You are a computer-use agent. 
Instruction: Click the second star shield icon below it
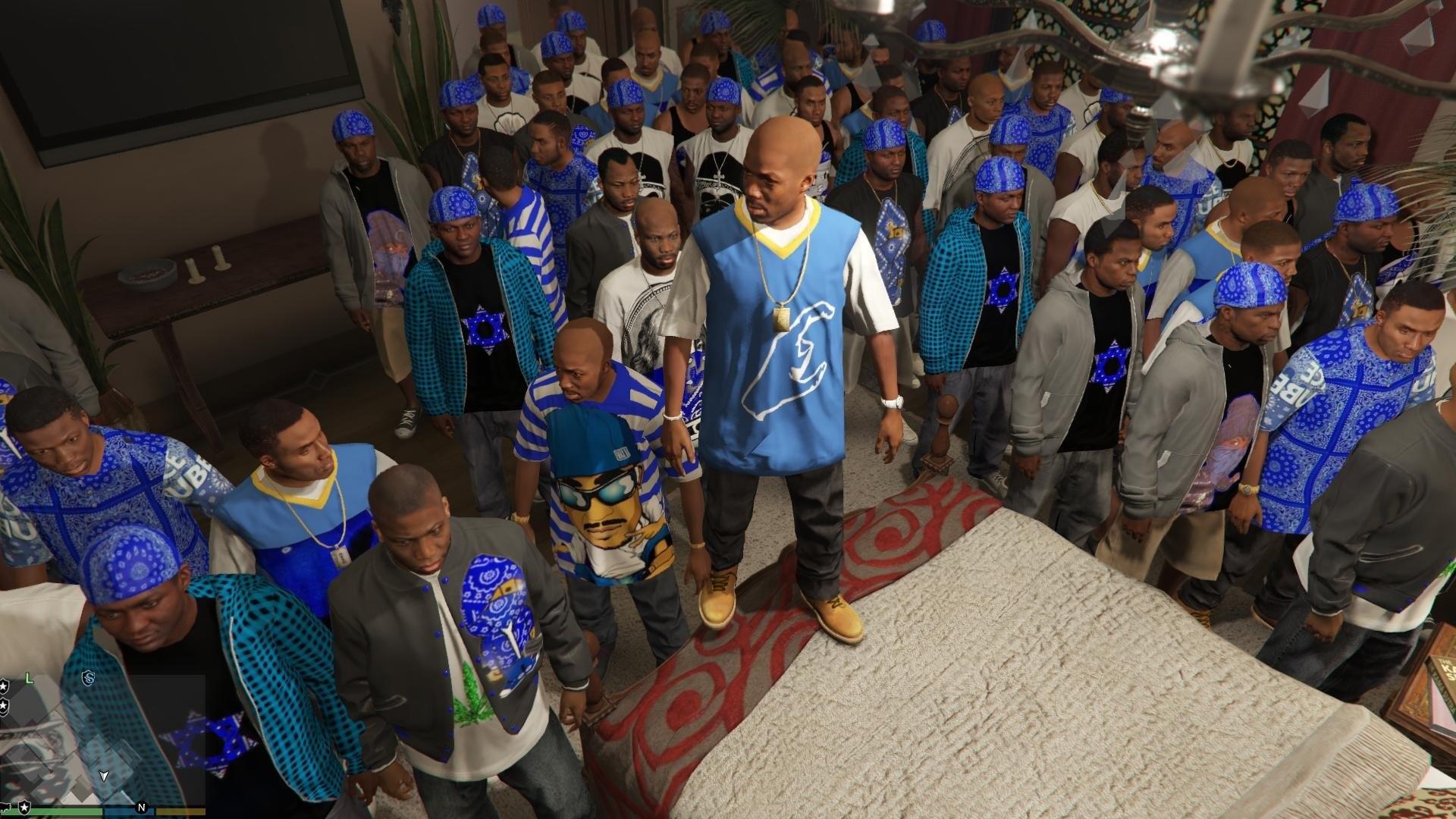[4, 704]
